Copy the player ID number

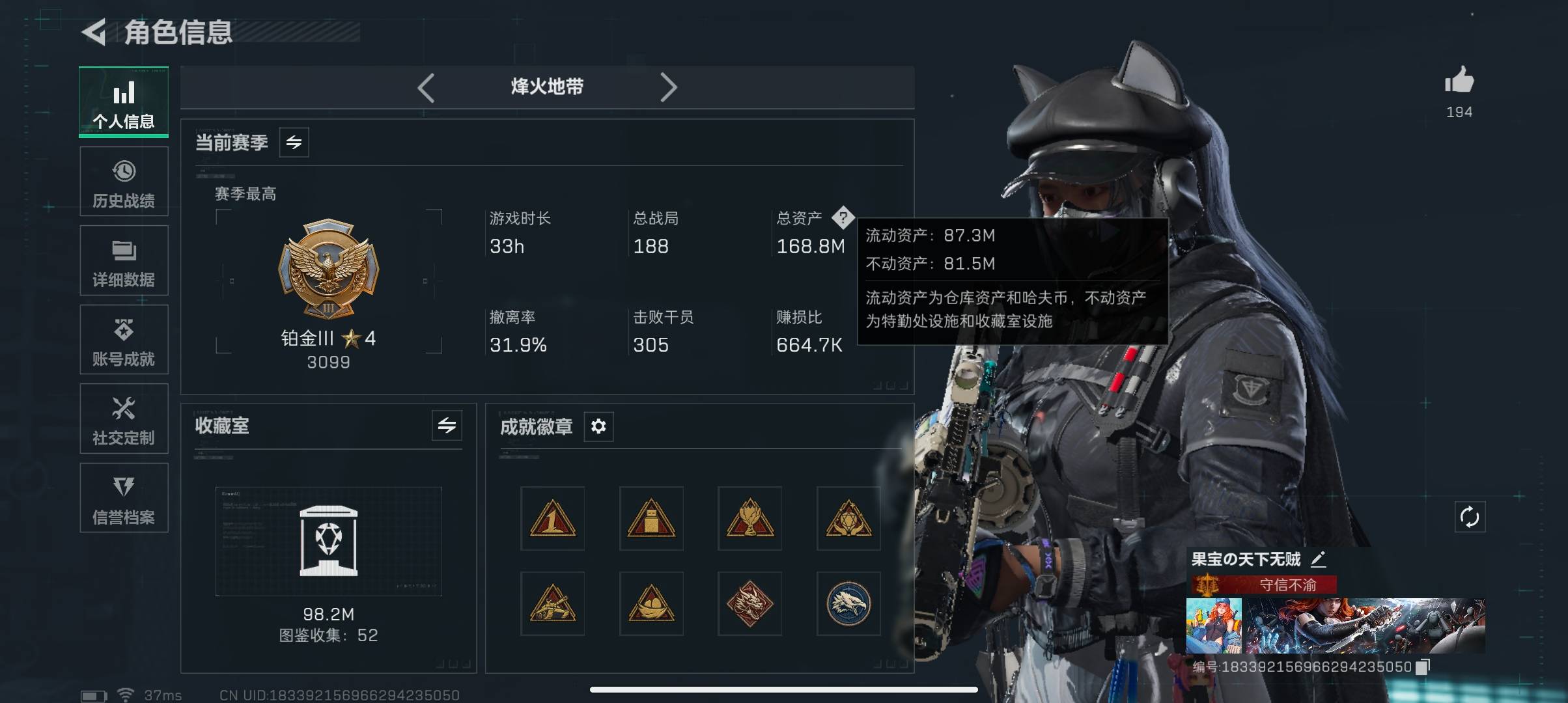click(1423, 667)
